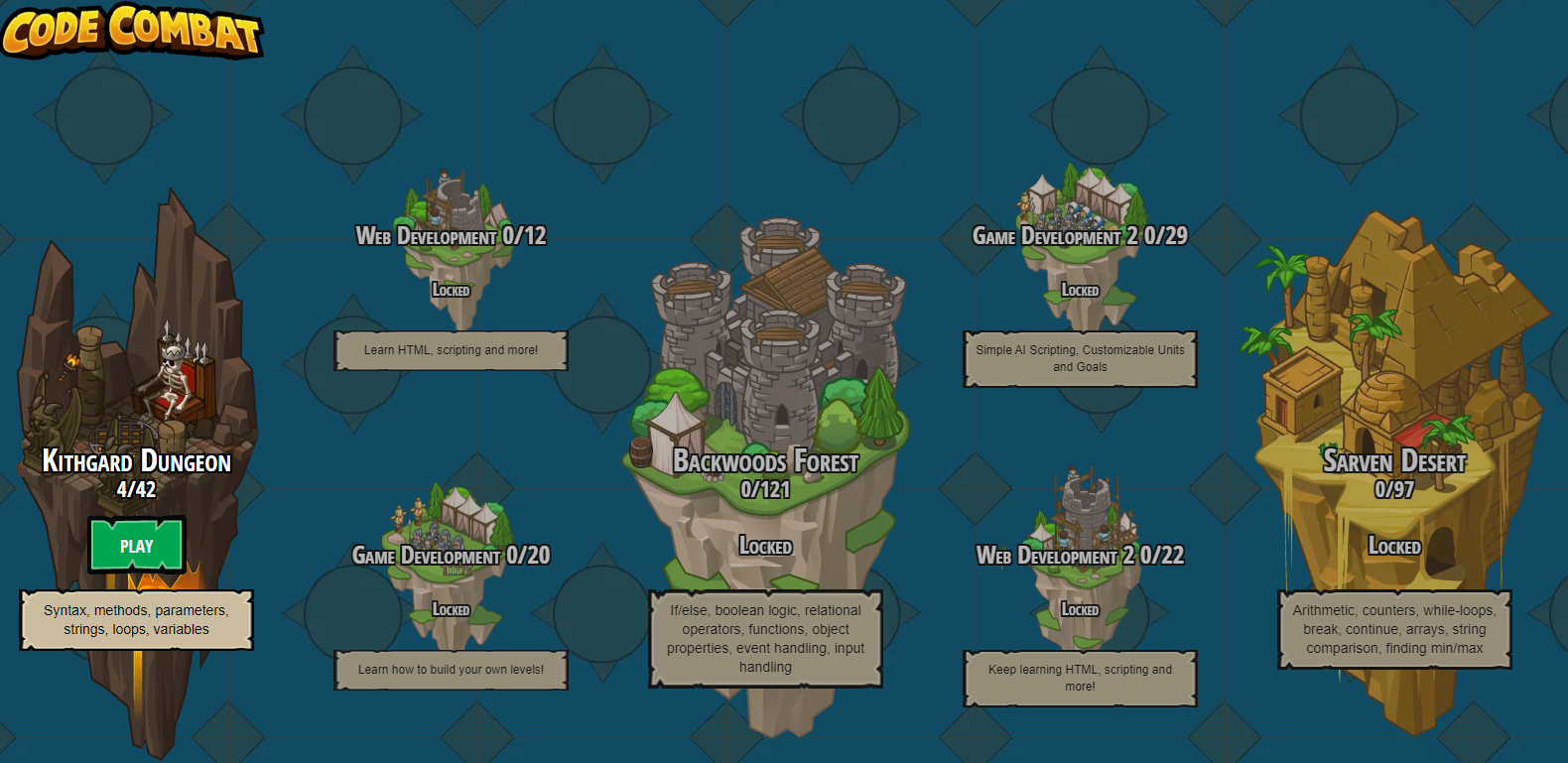Click the CodeCombat logo
This screenshot has height=763, width=1568.
point(132,30)
